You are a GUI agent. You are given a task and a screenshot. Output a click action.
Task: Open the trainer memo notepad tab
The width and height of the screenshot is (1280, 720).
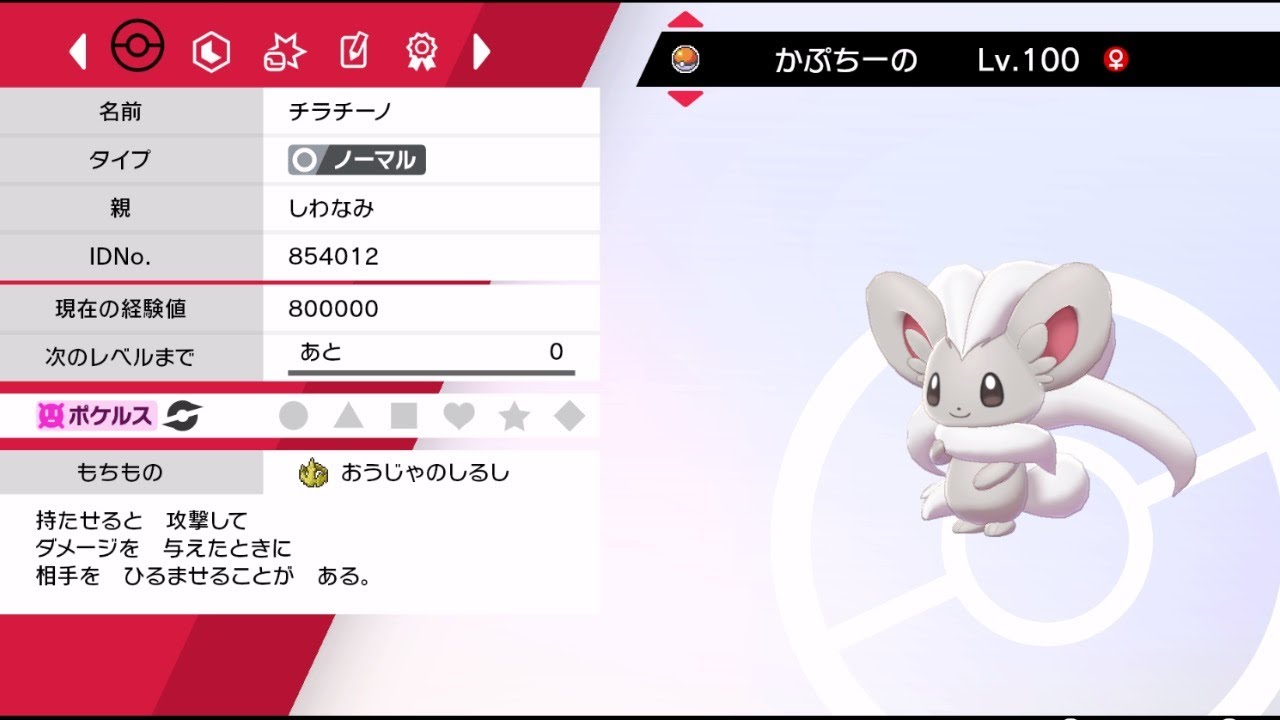pos(354,50)
